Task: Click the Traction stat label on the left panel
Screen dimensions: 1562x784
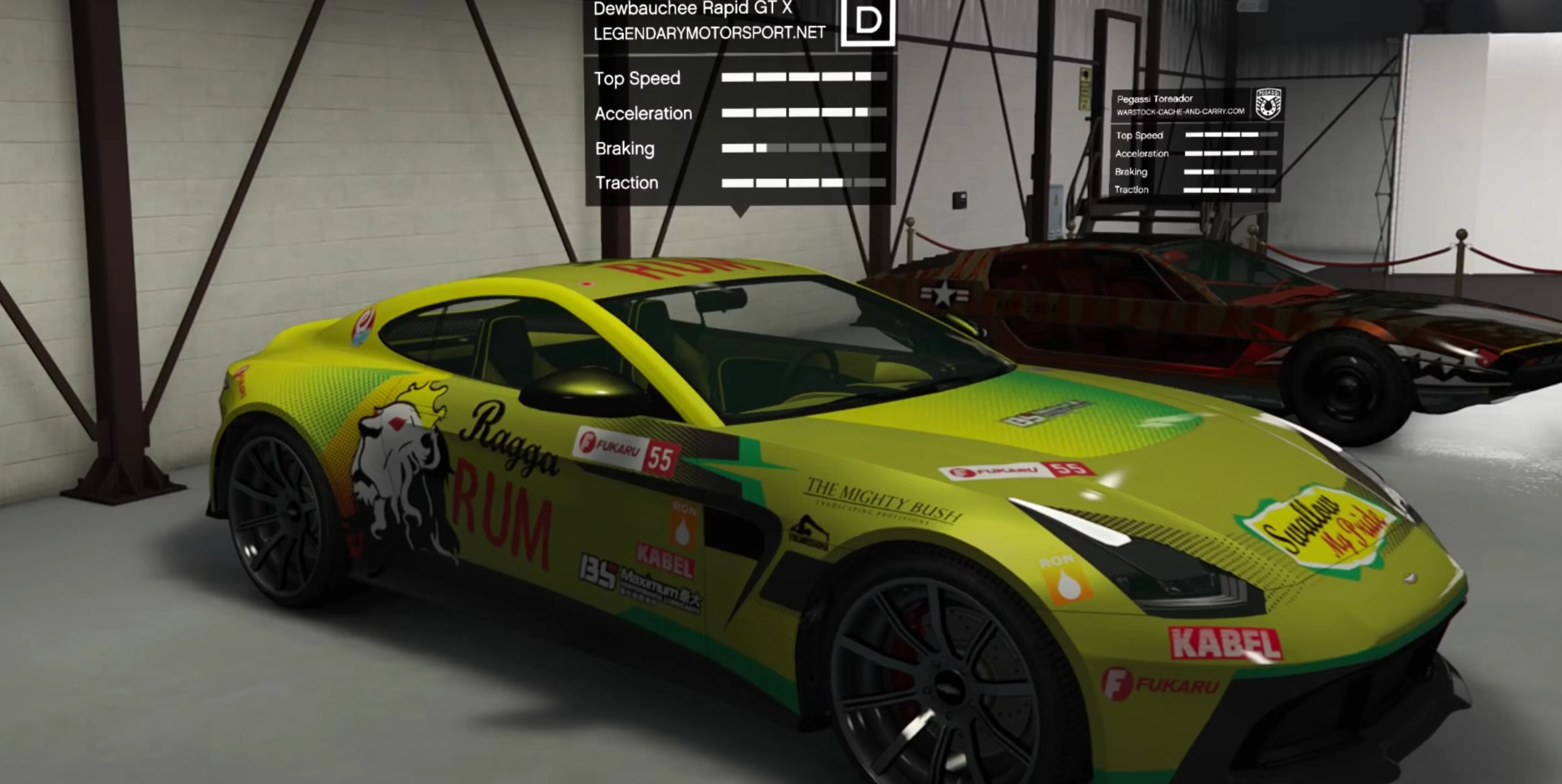Action: (627, 182)
